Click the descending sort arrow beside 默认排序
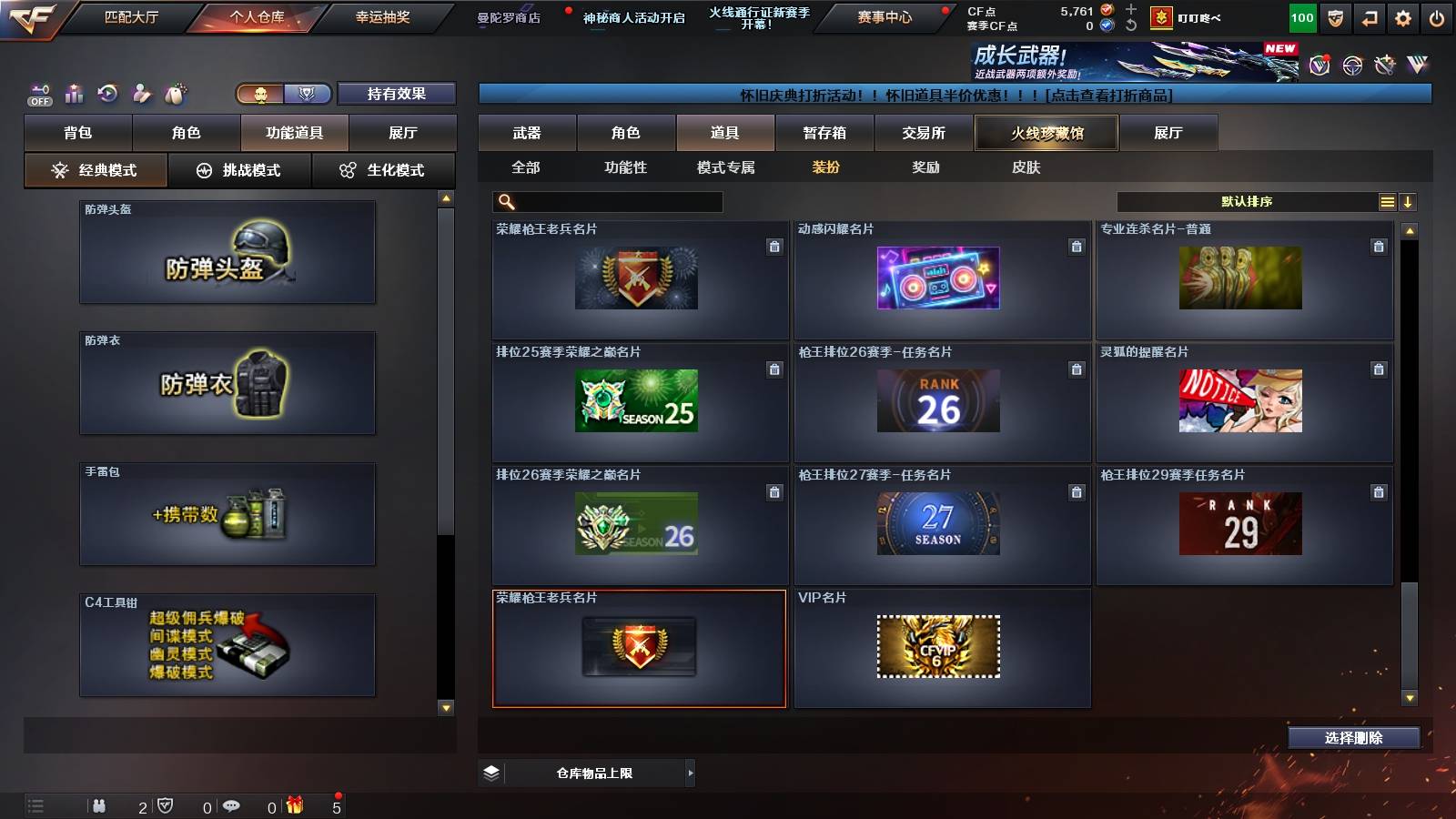The width and height of the screenshot is (1456, 819). [x=1408, y=201]
